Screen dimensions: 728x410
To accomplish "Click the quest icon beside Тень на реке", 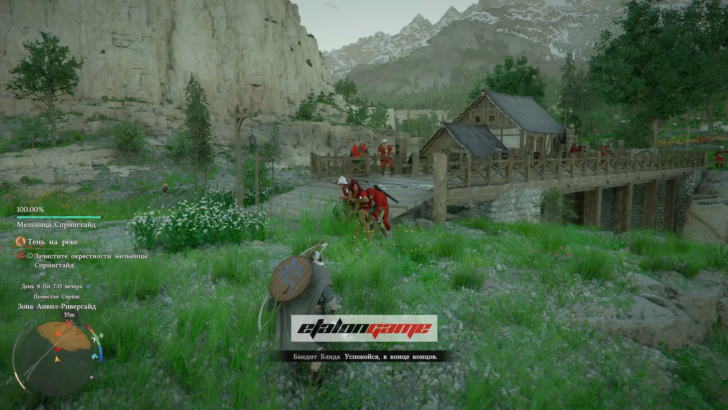I will [20, 241].
